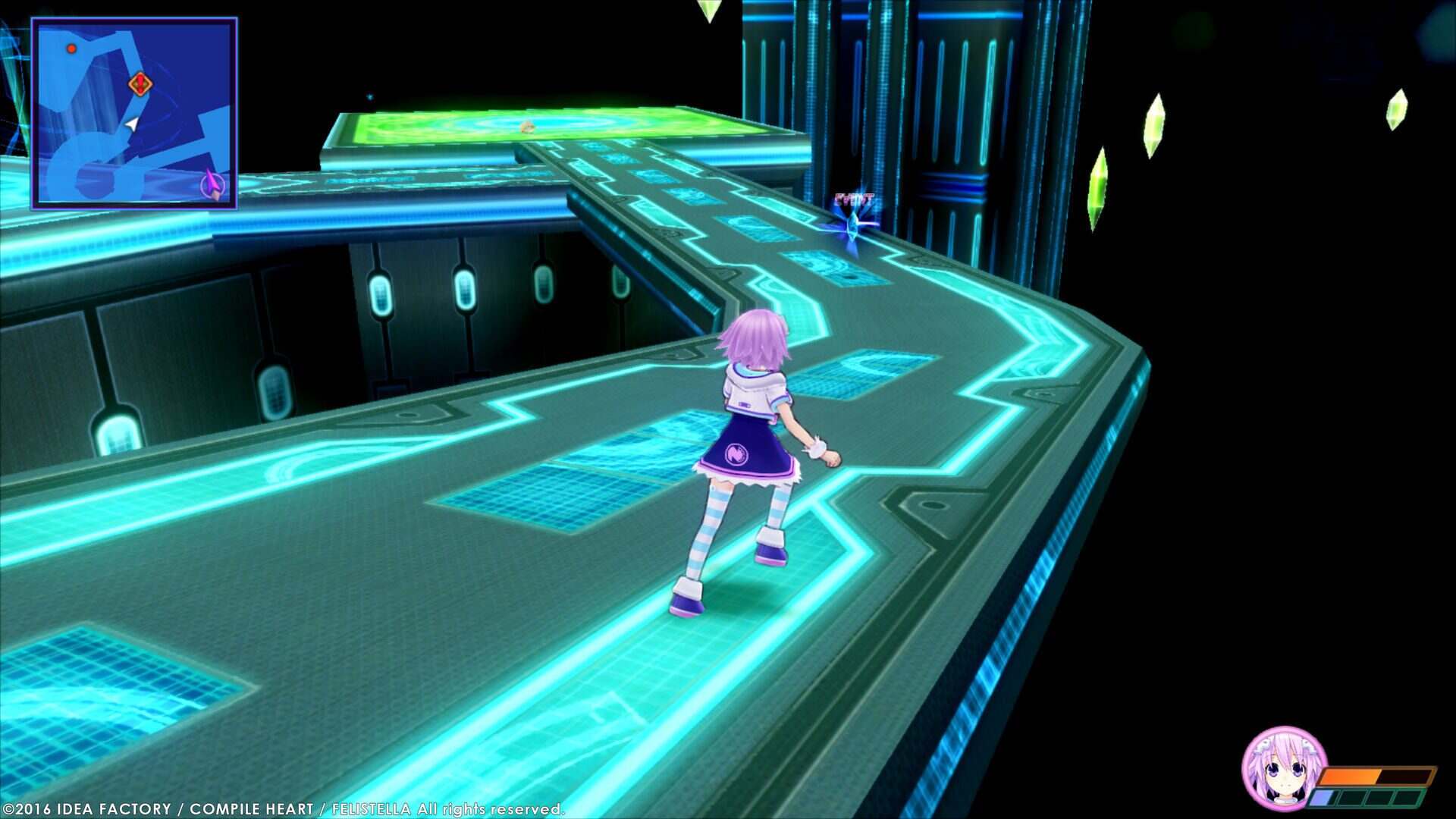Click the red enemy dot on the minimap
This screenshot has width=1456, height=819.
tap(71, 49)
